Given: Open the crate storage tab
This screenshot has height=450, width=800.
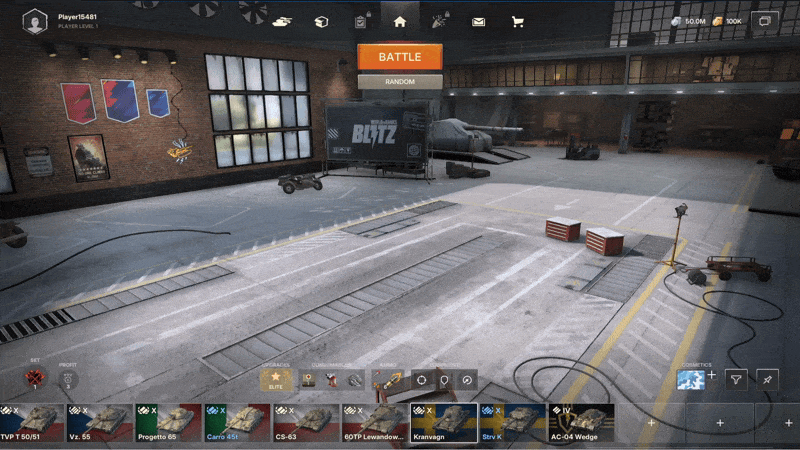Looking at the screenshot, I should click(321, 20).
